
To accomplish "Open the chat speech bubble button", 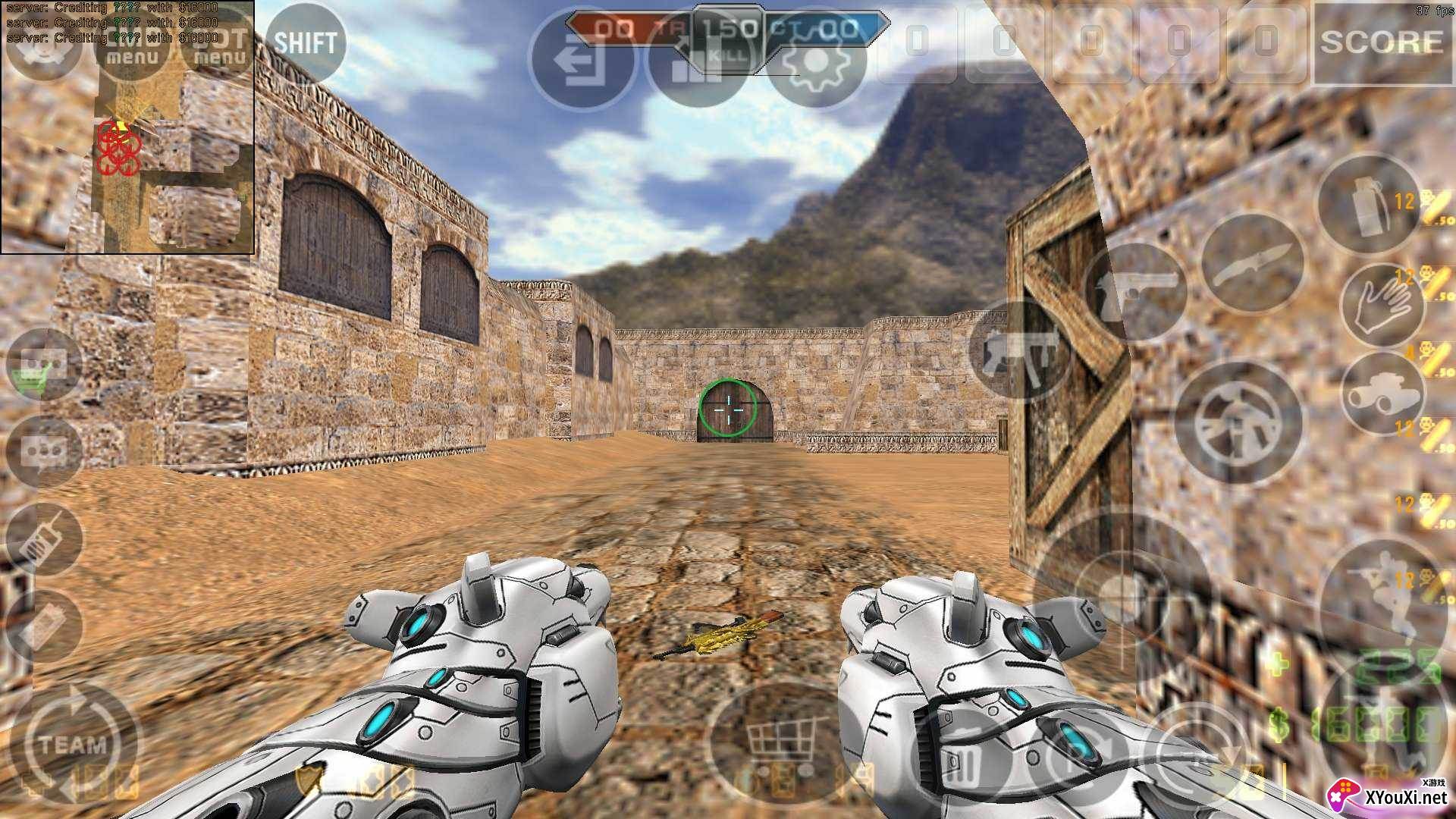I will pos(45,453).
